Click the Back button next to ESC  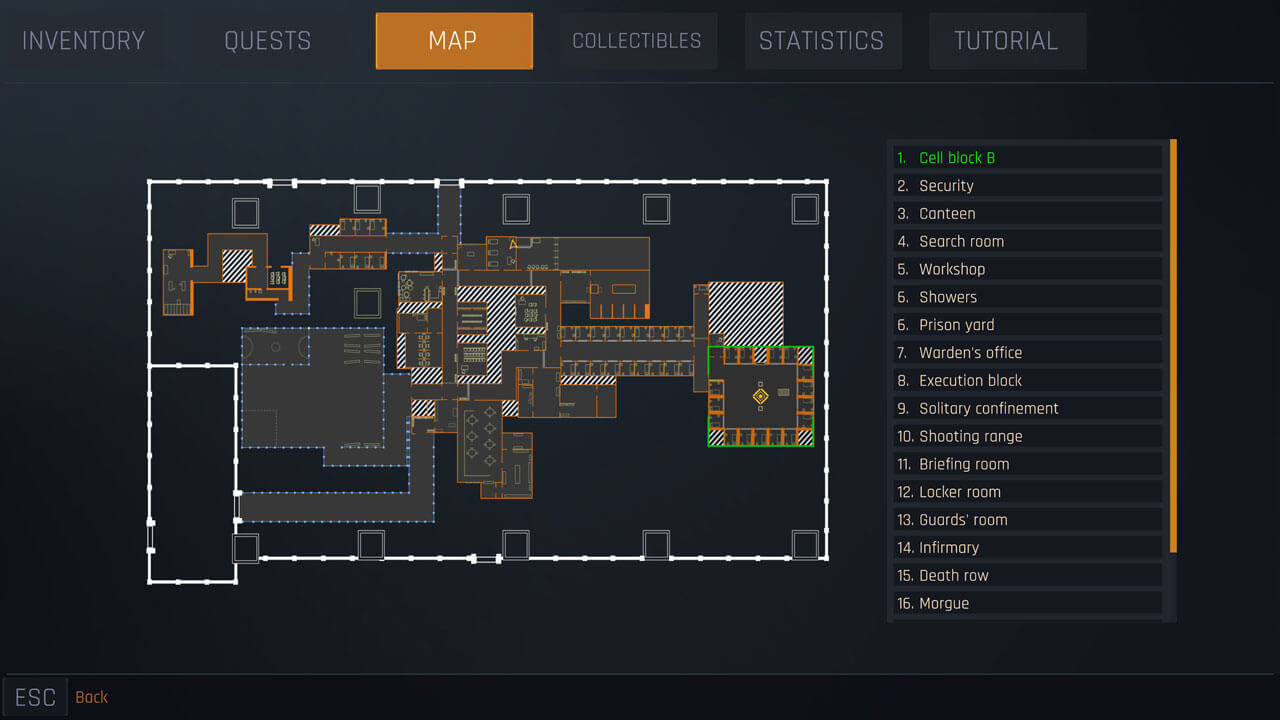click(91, 697)
